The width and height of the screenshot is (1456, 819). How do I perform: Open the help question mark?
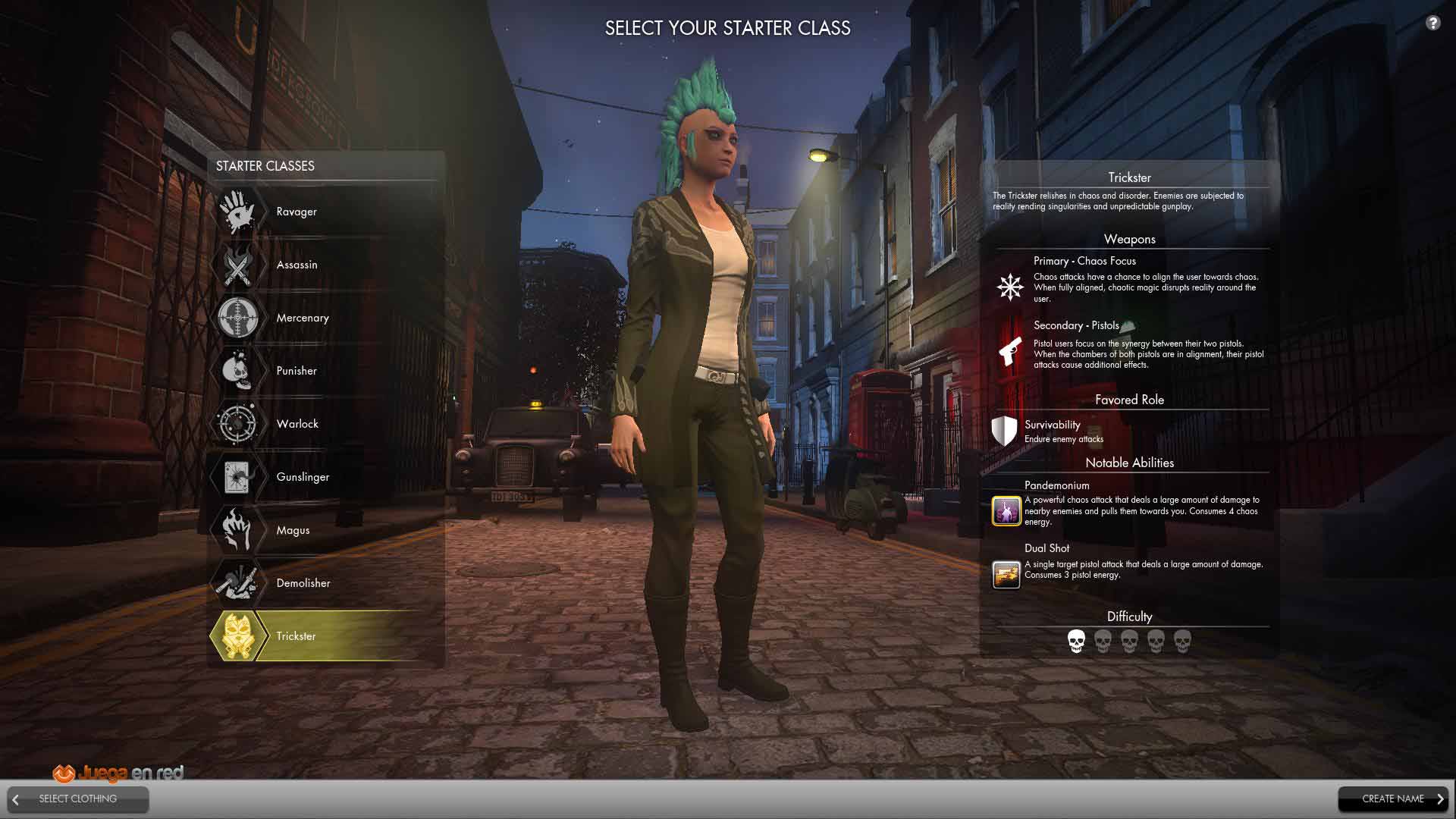[1432, 23]
